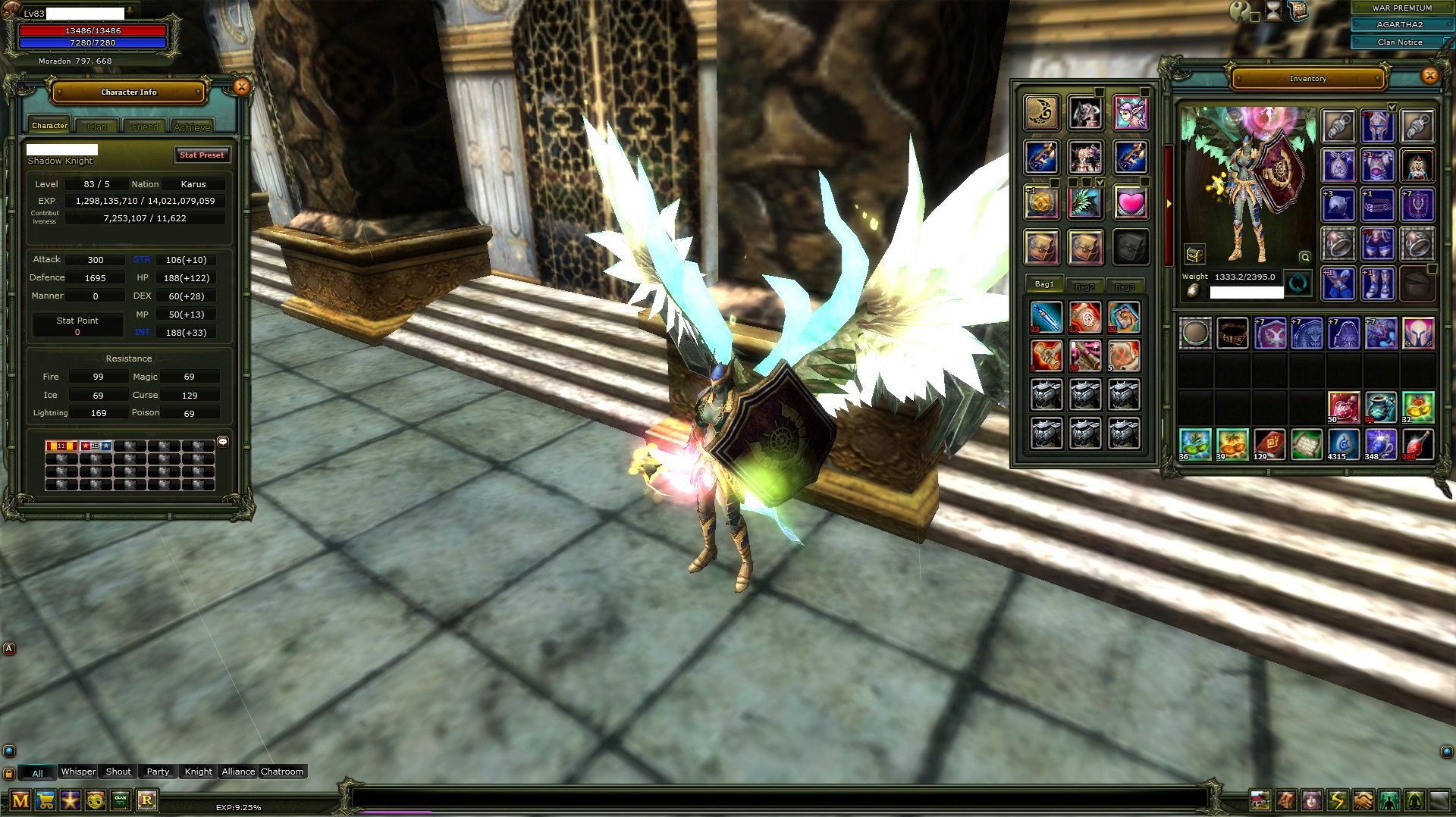The width and height of the screenshot is (1456, 817).
Task: Click the R reward icon on taskbar
Action: pyautogui.click(x=147, y=800)
